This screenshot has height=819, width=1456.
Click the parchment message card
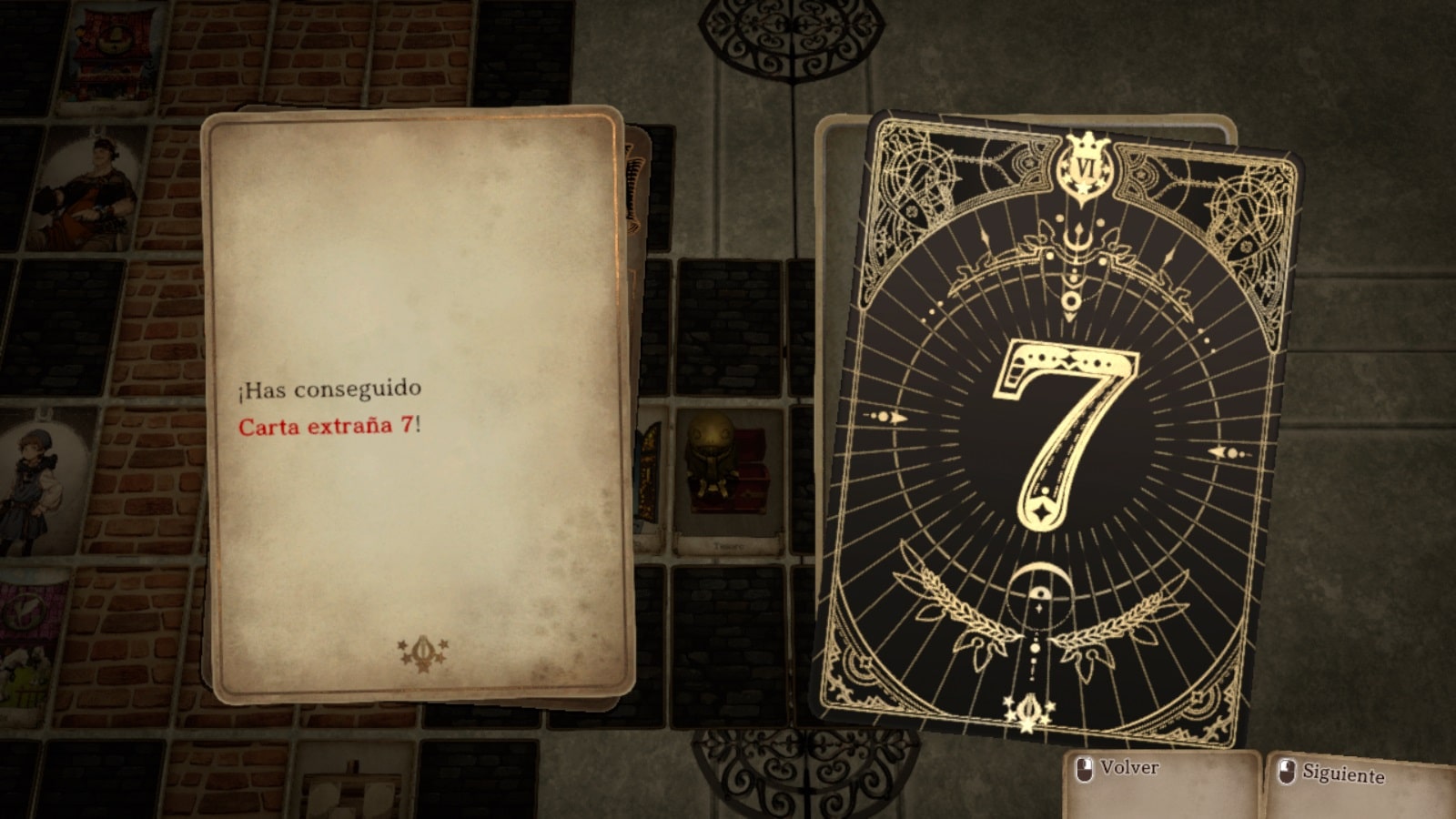pyautogui.click(x=417, y=405)
